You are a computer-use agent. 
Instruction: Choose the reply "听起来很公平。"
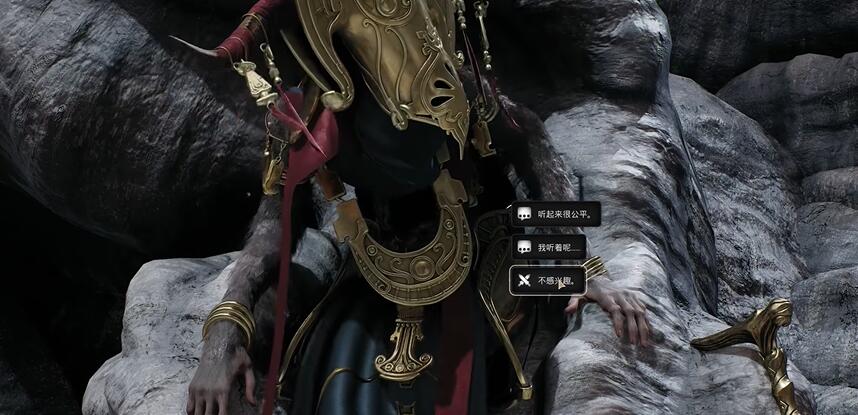click(x=555, y=214)
